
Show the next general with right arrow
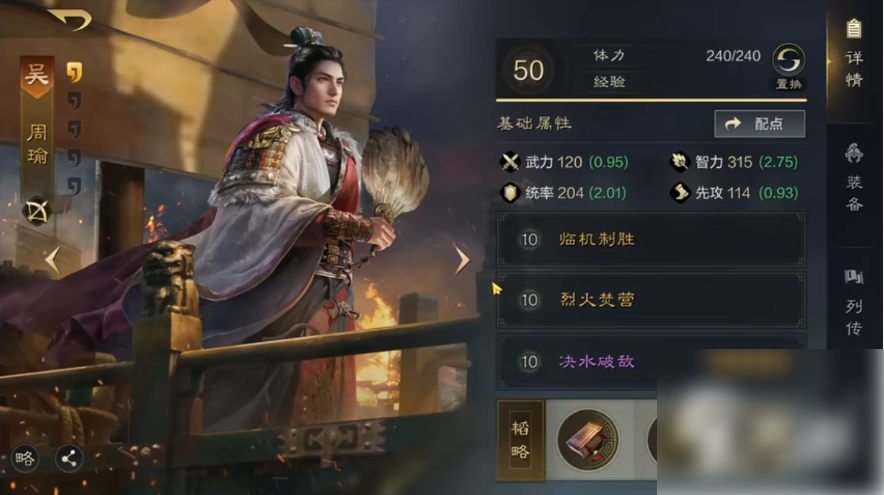pyautogui.click(x=461, y=260)
